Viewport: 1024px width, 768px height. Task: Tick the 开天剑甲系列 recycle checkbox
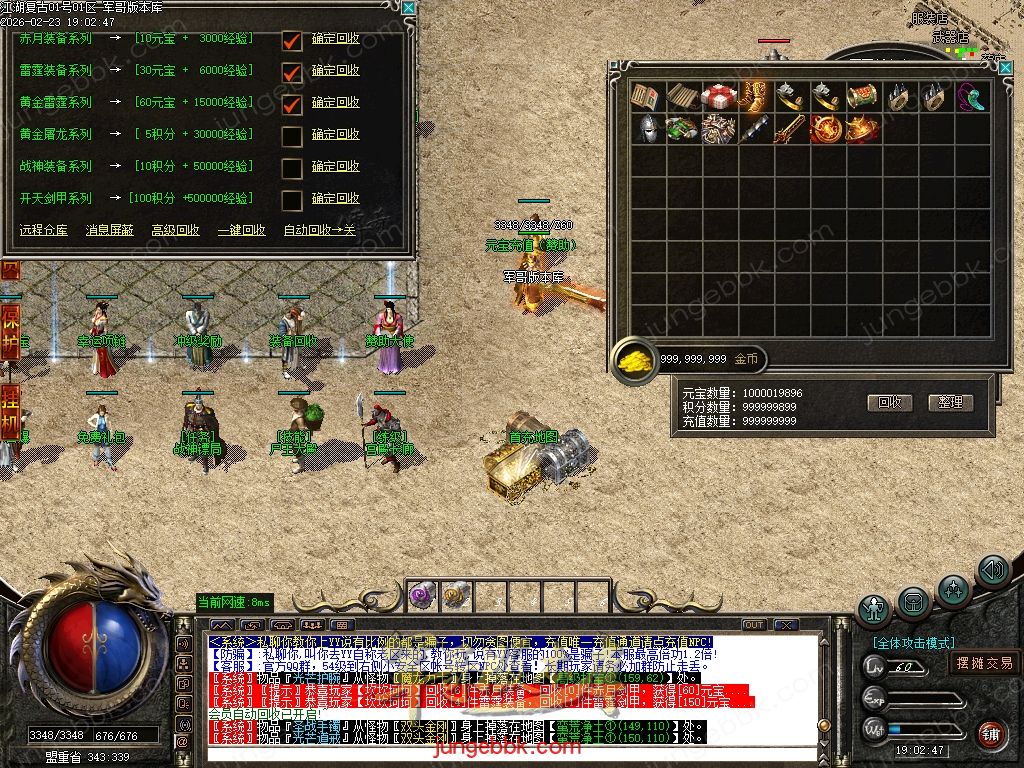click(292, 200)
